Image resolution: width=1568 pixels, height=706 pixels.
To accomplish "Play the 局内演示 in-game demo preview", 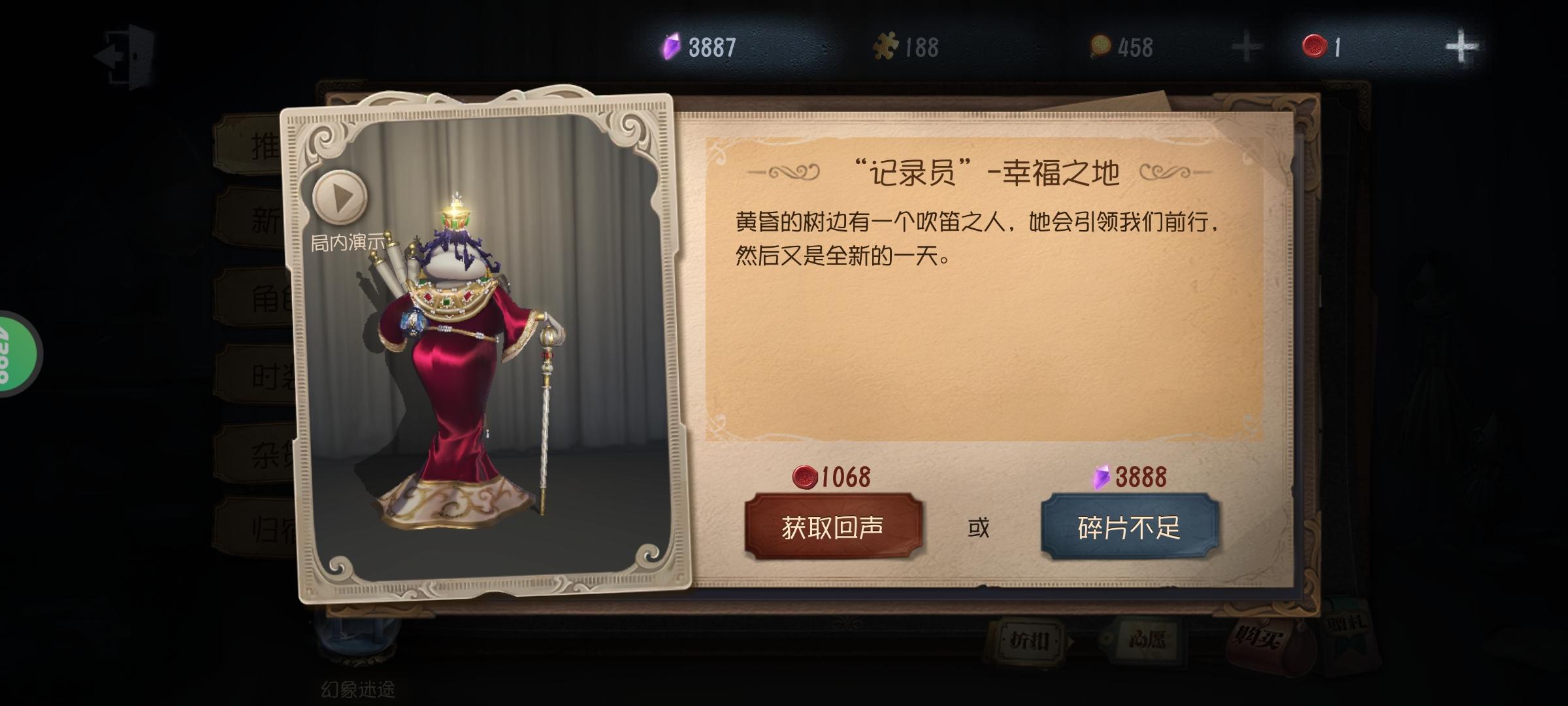I will (x=339, y=197).
